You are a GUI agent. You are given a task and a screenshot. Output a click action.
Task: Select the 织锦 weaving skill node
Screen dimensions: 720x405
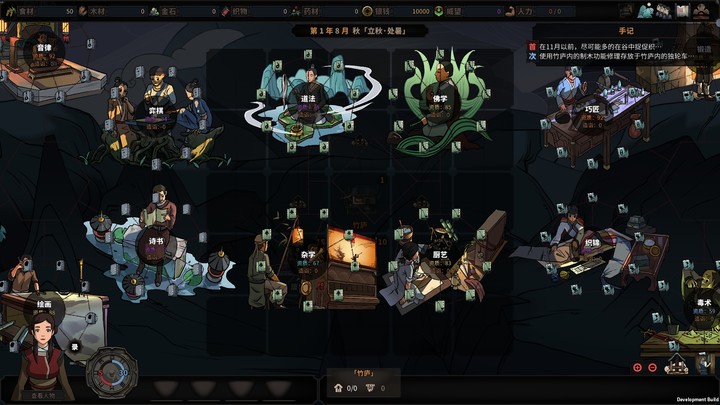coord(592,244)
